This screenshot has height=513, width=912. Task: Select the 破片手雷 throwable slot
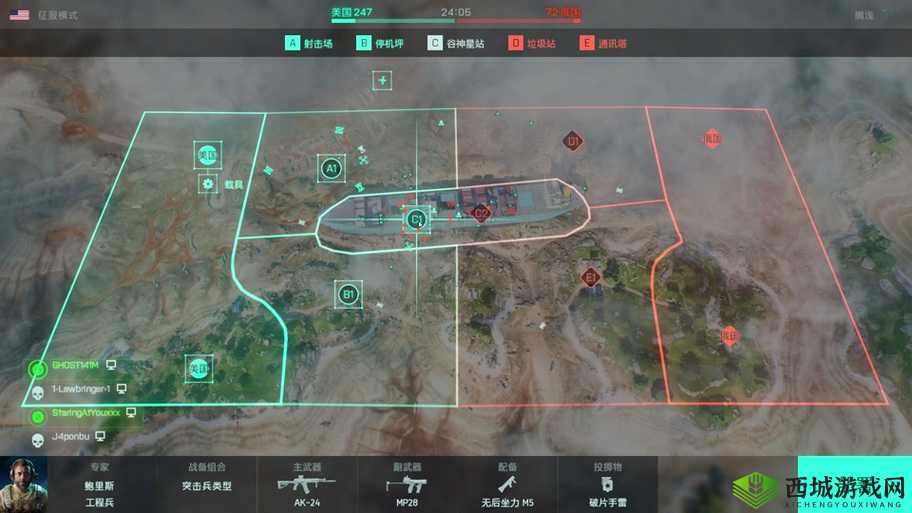tap(606, 485)
